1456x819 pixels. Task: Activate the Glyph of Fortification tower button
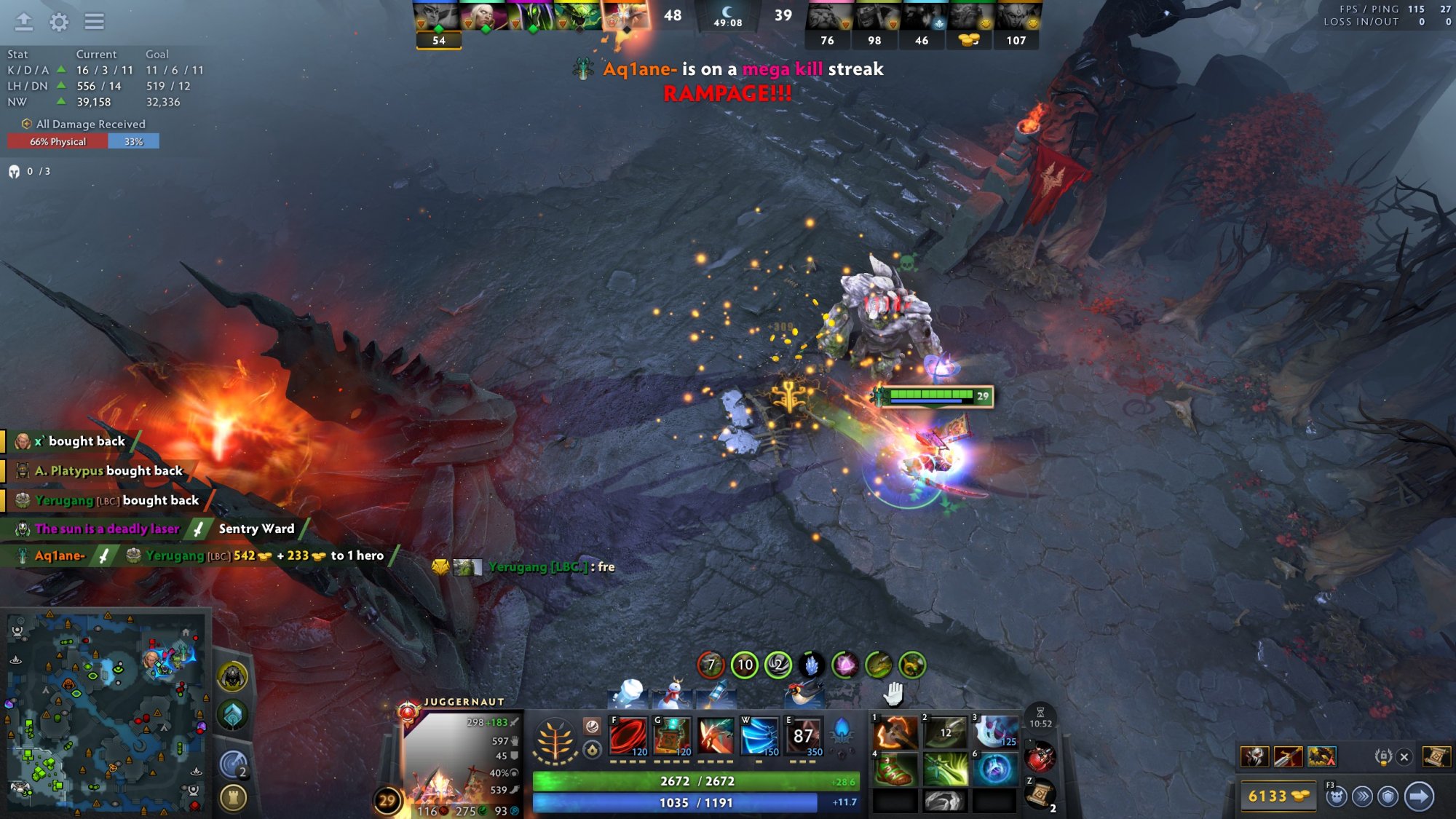233,798
